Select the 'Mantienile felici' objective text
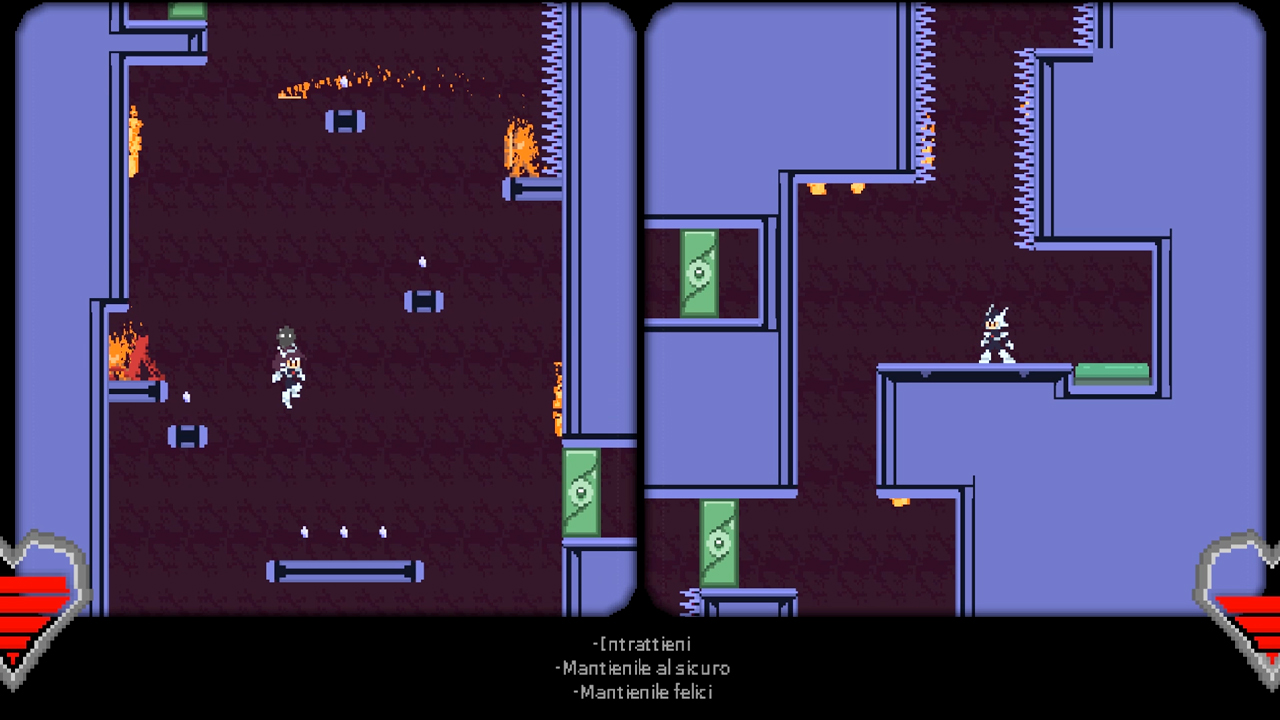This screenshot has width=1280, height=720. click(645, 690)
